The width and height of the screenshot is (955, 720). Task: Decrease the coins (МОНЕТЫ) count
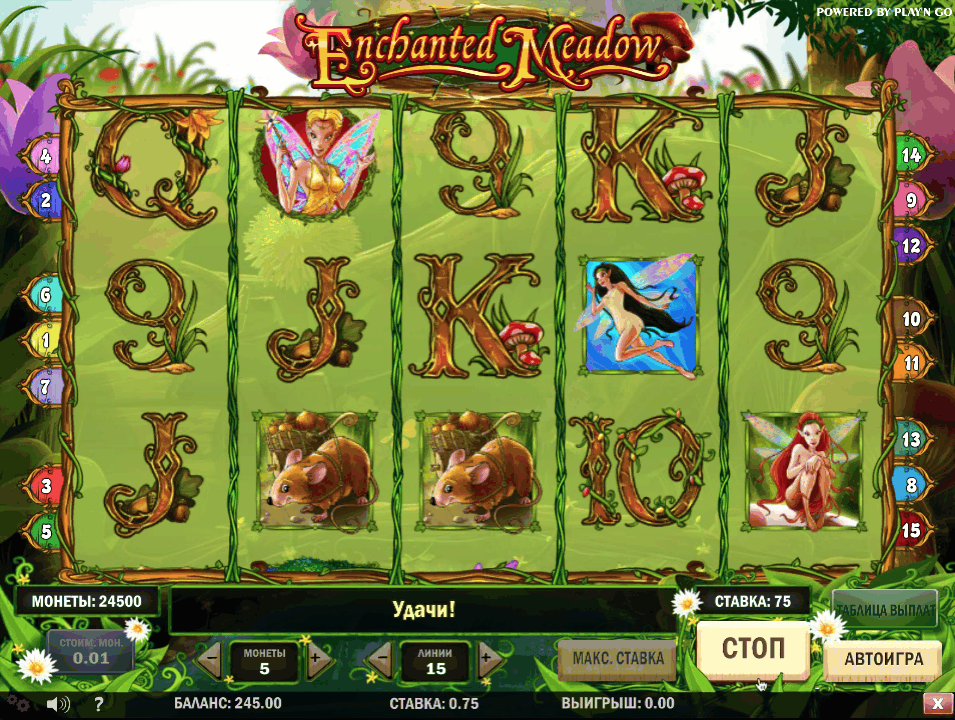[x=211, y=659]
